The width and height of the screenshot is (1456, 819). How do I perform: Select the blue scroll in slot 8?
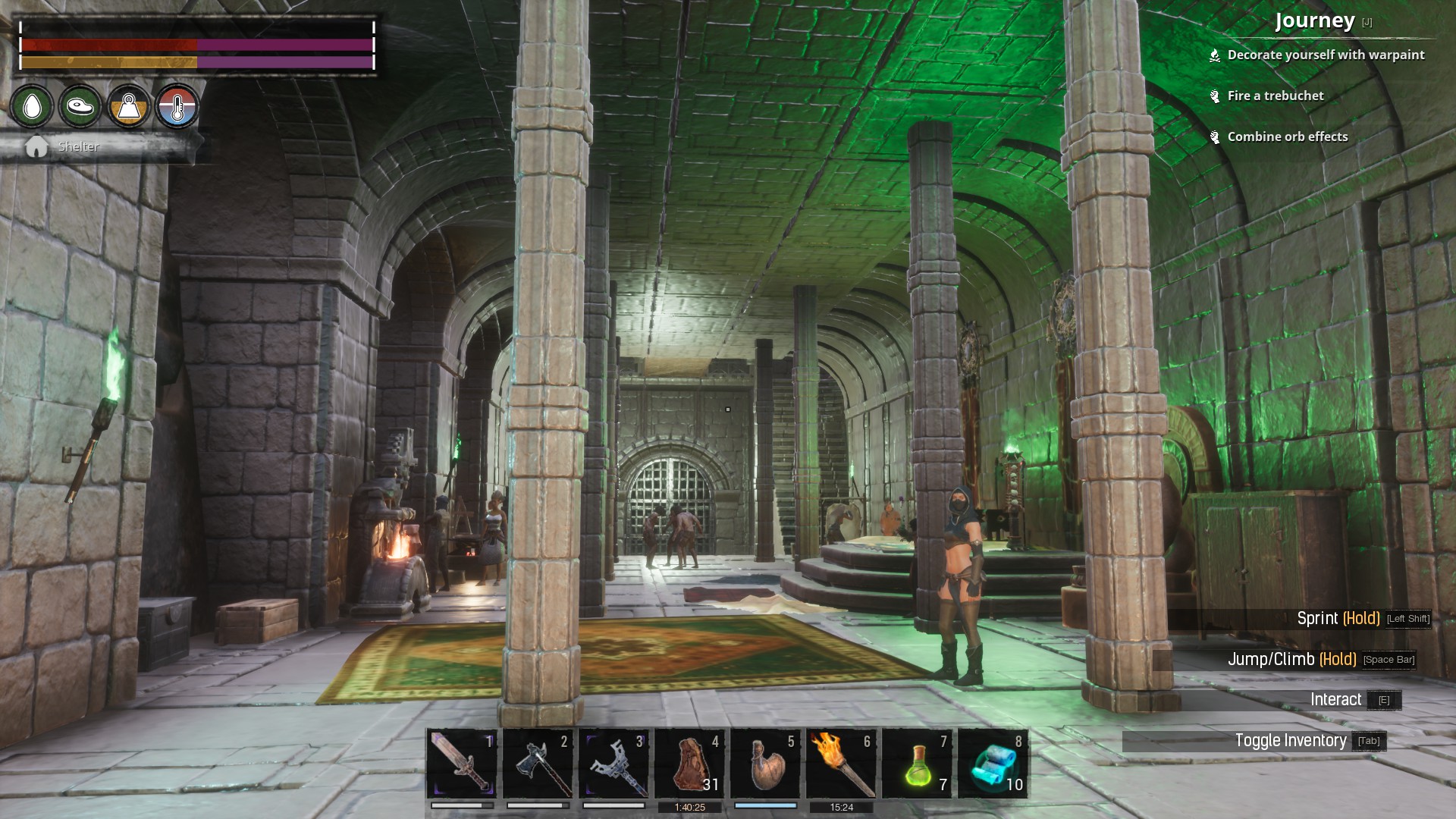pos(993,763)
